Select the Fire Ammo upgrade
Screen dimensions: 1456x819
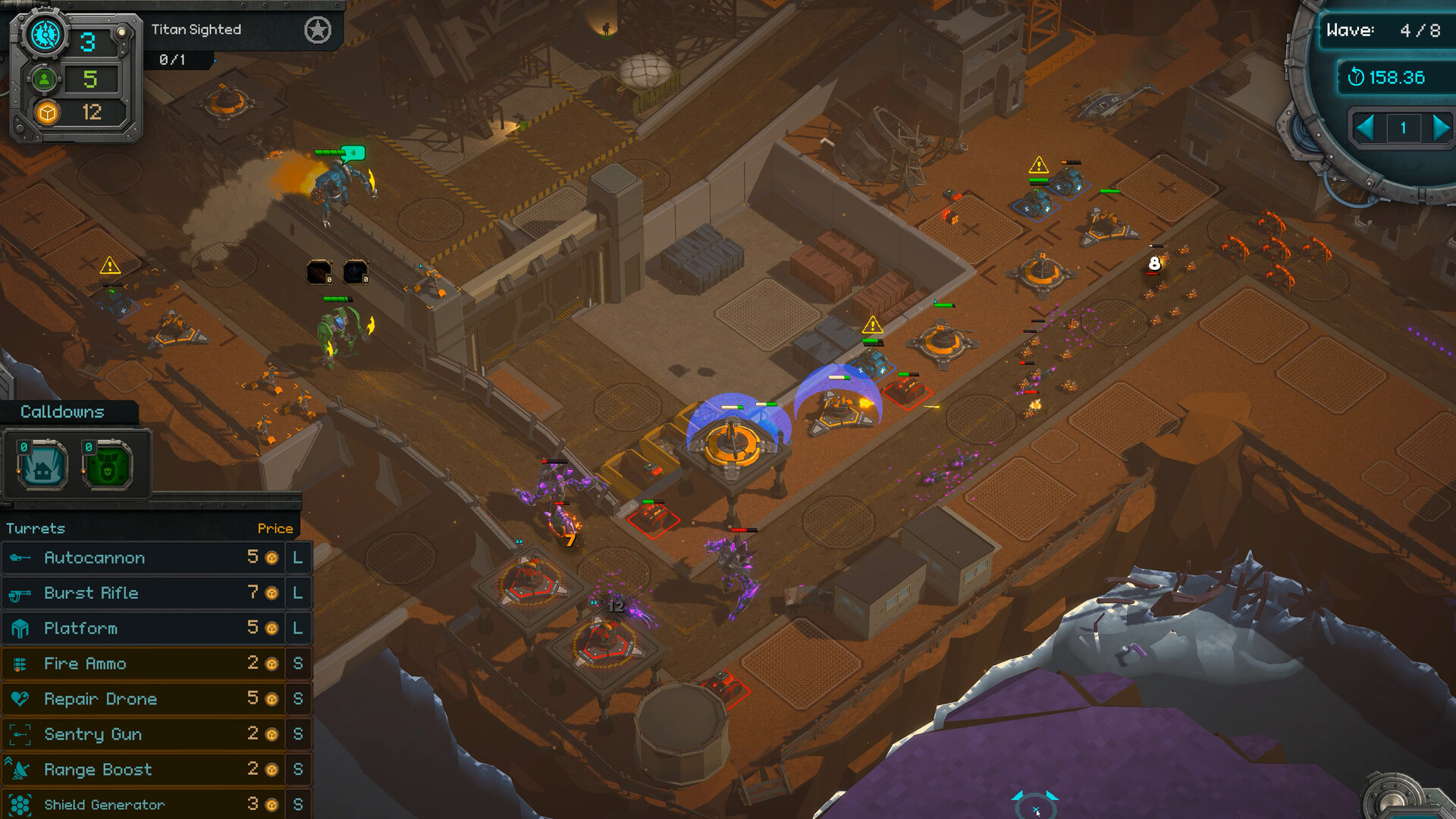(x=144, y=664)
